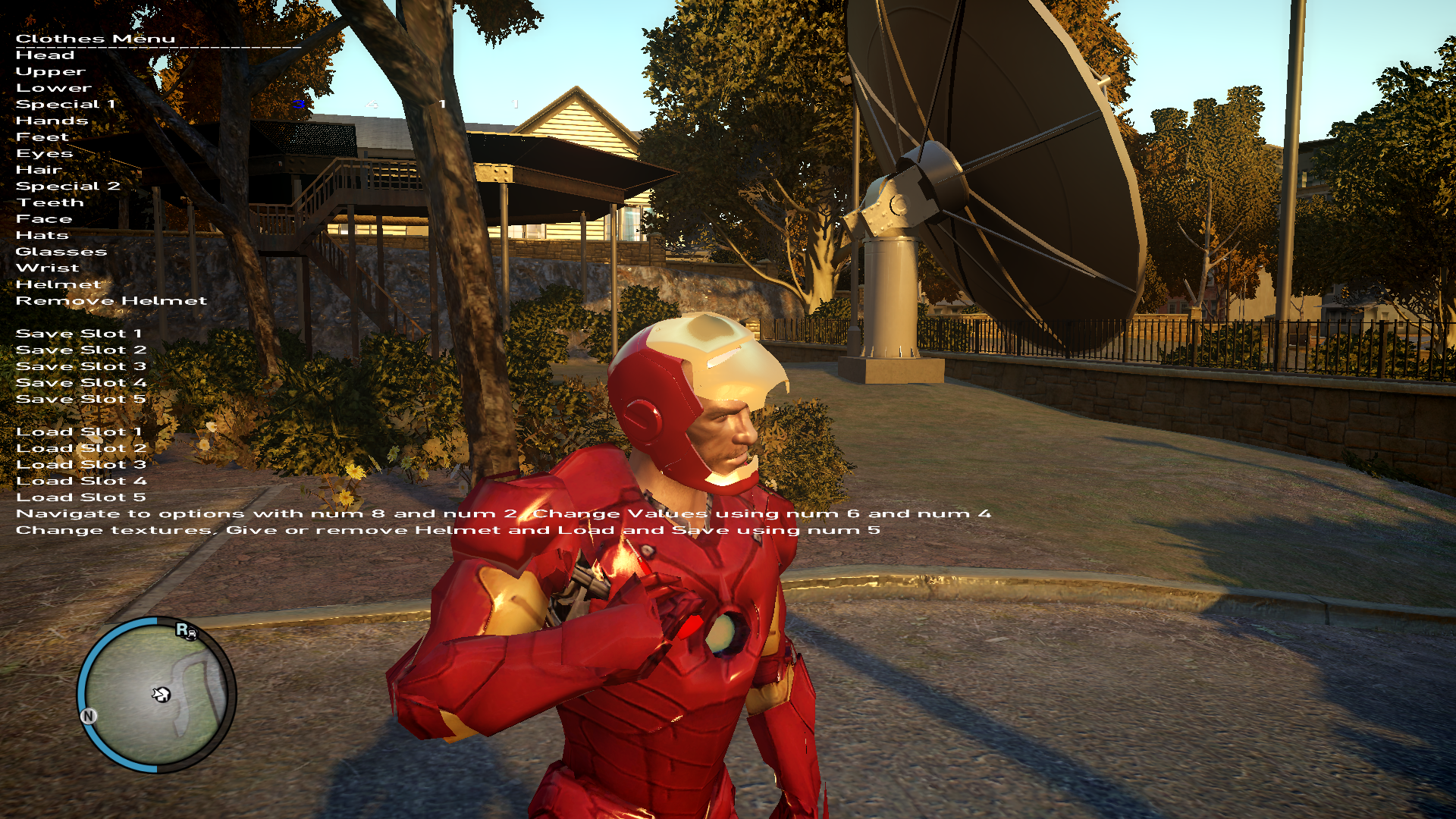This screenshot has height=819, width=1456.
Task: Select the Eyes menu entry
Action: click(44, 154)
